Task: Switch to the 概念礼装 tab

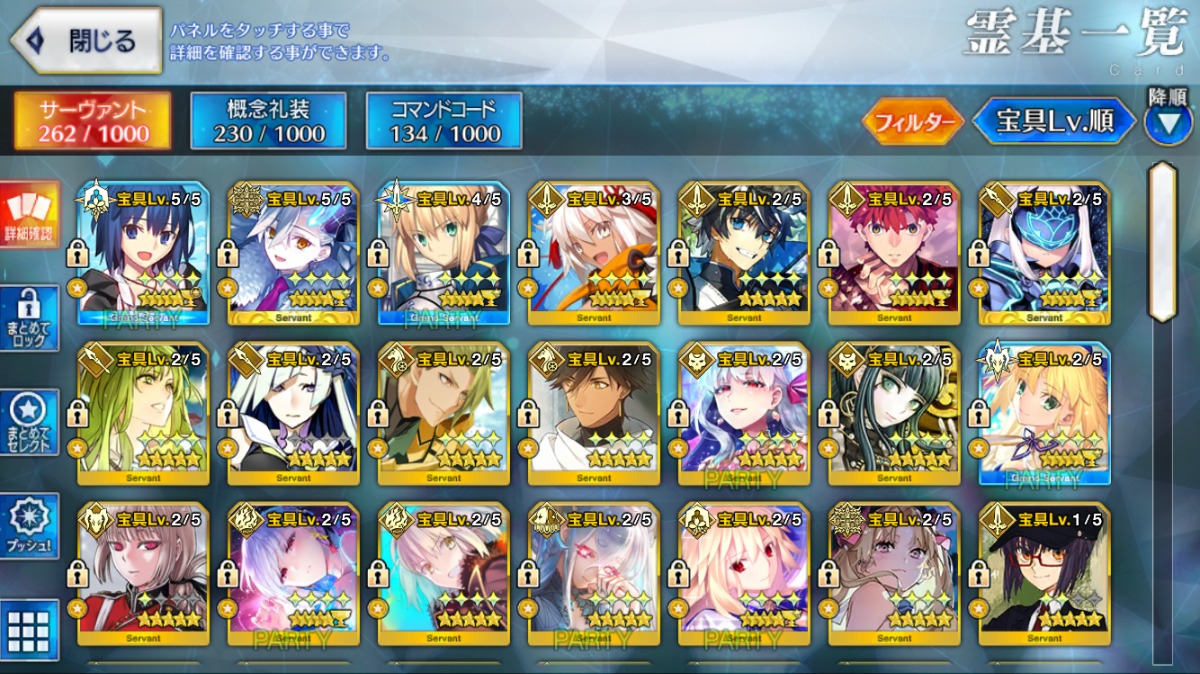Action: coord(268,121)
